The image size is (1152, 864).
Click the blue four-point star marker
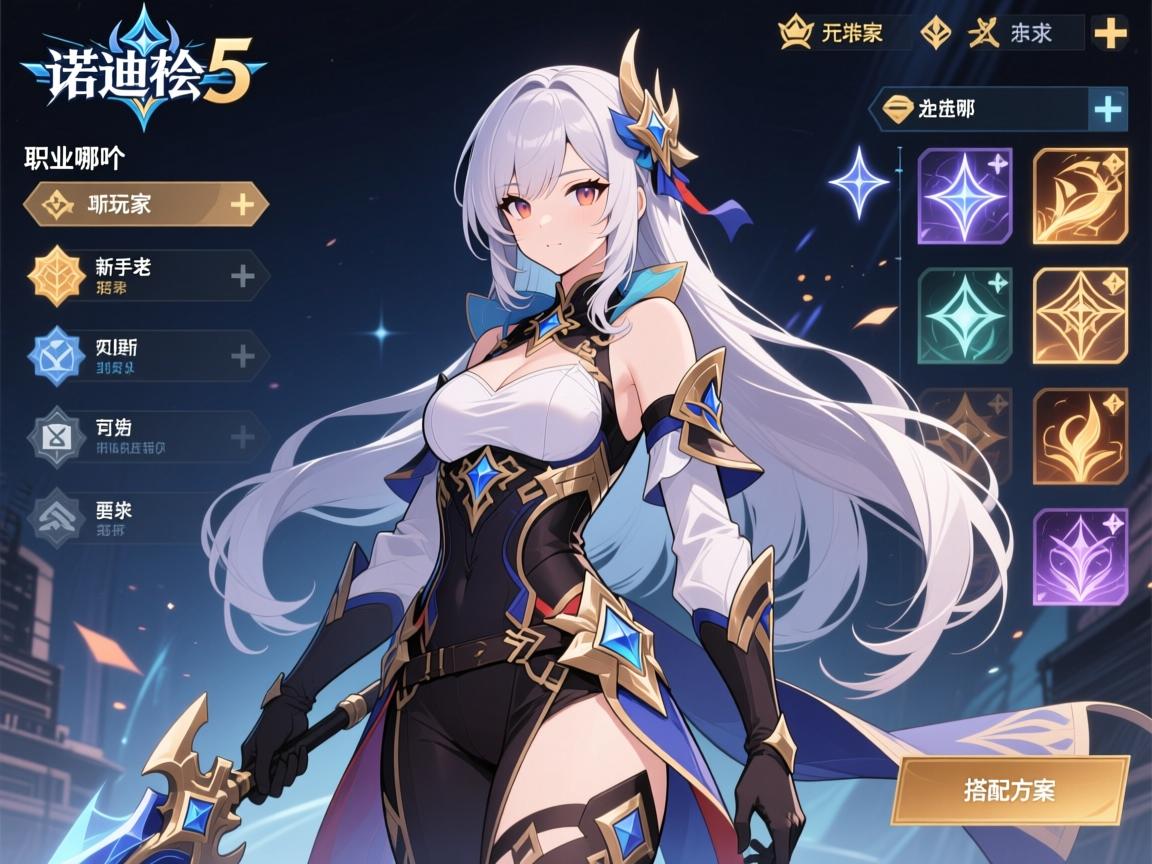[860, 182]
